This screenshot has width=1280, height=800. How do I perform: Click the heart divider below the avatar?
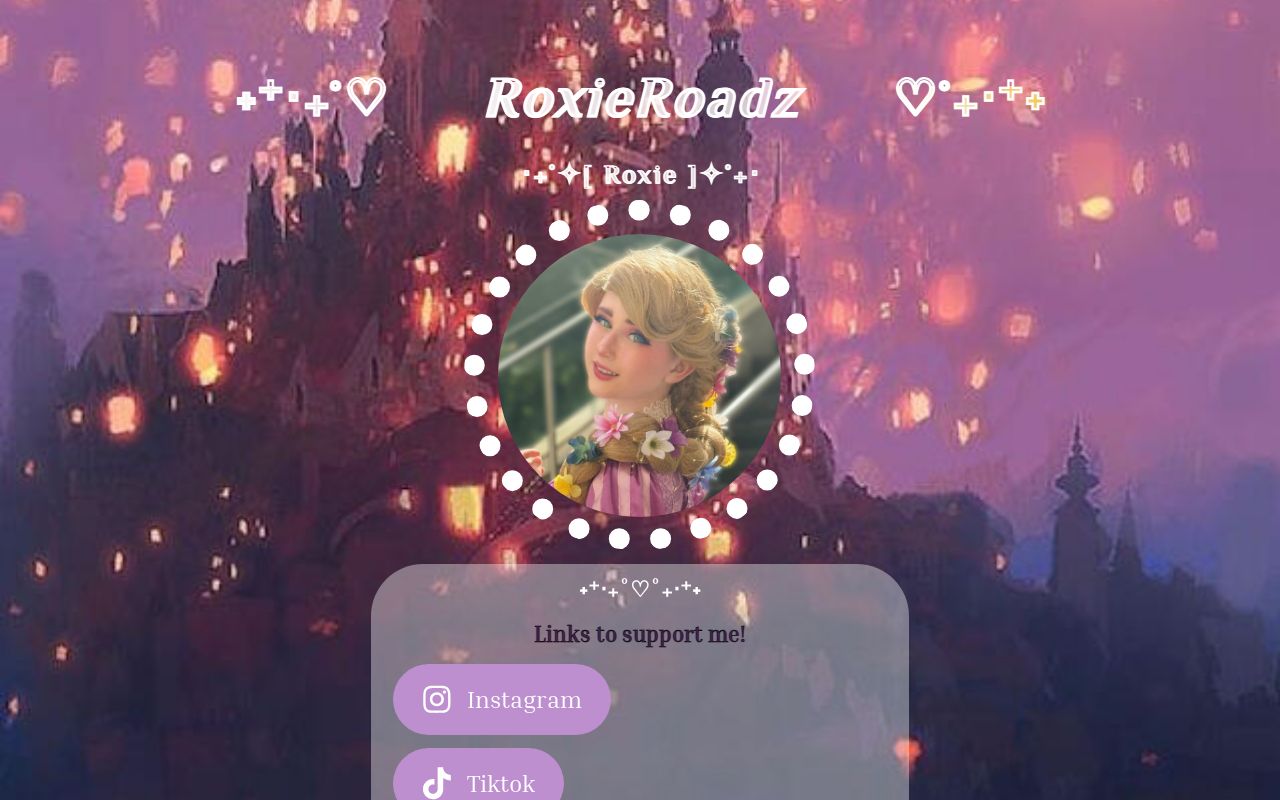640,588
